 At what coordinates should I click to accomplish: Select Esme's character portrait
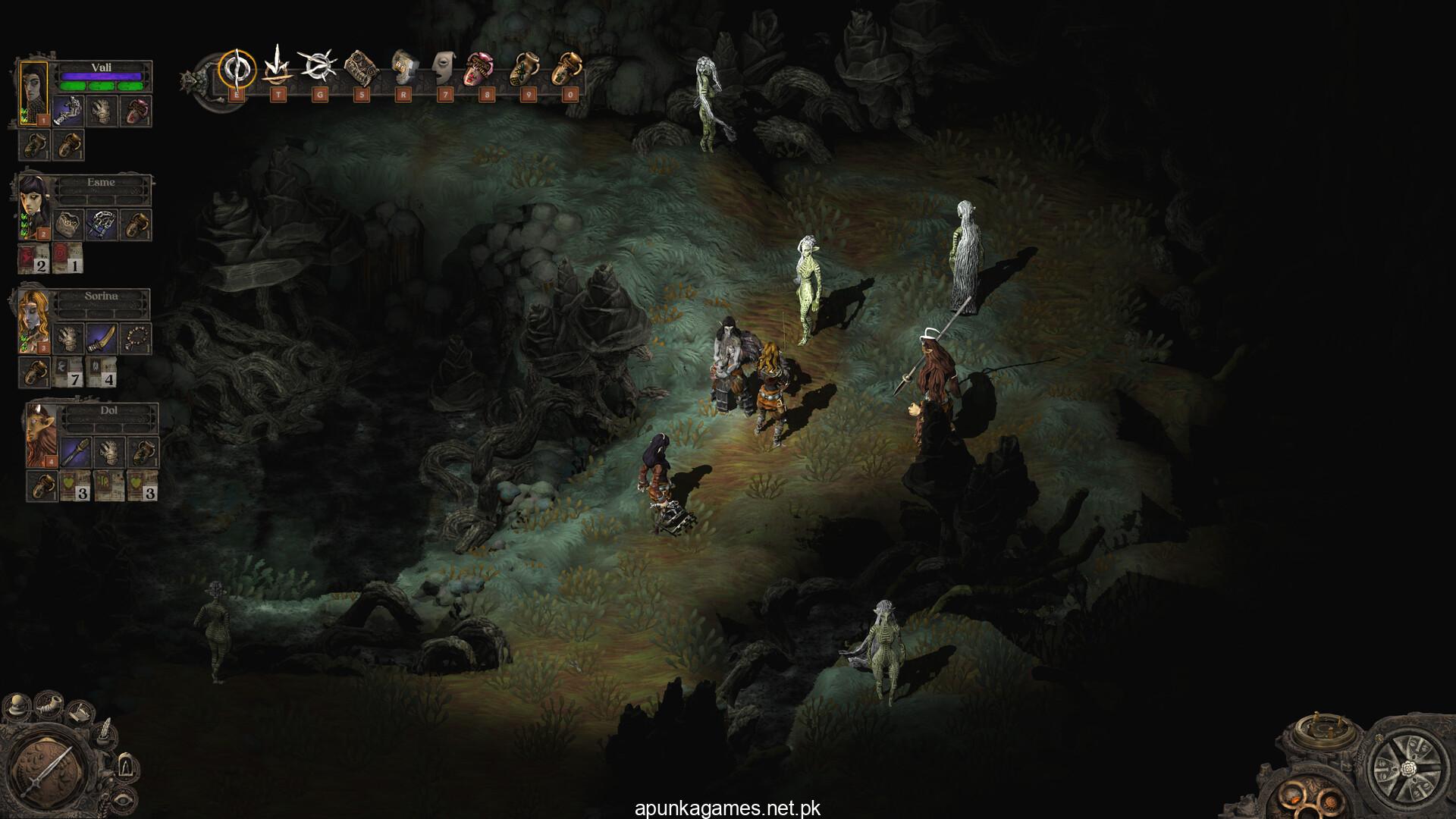(x=33, y=207)
